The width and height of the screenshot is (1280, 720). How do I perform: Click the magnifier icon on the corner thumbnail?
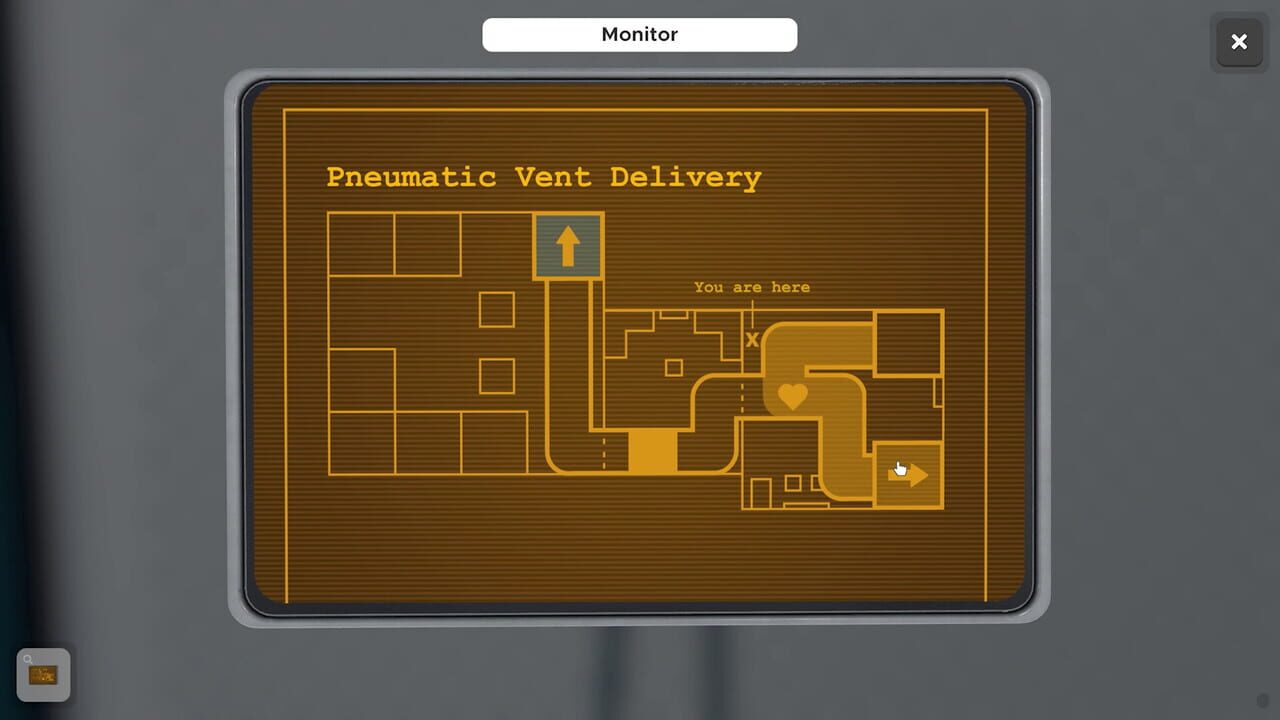point(29,659)
